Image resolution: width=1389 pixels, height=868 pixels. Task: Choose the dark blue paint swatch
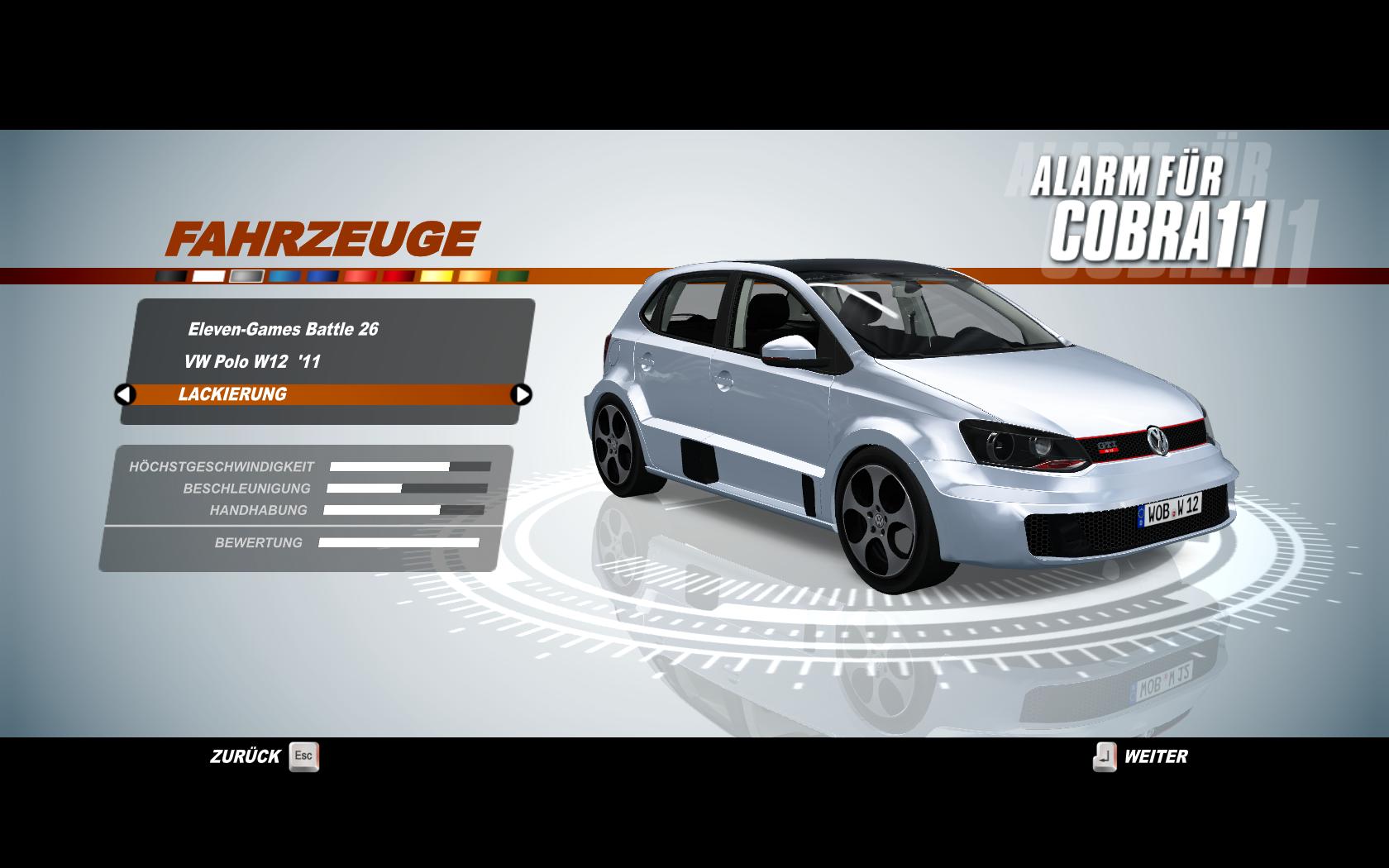(323, 276)
